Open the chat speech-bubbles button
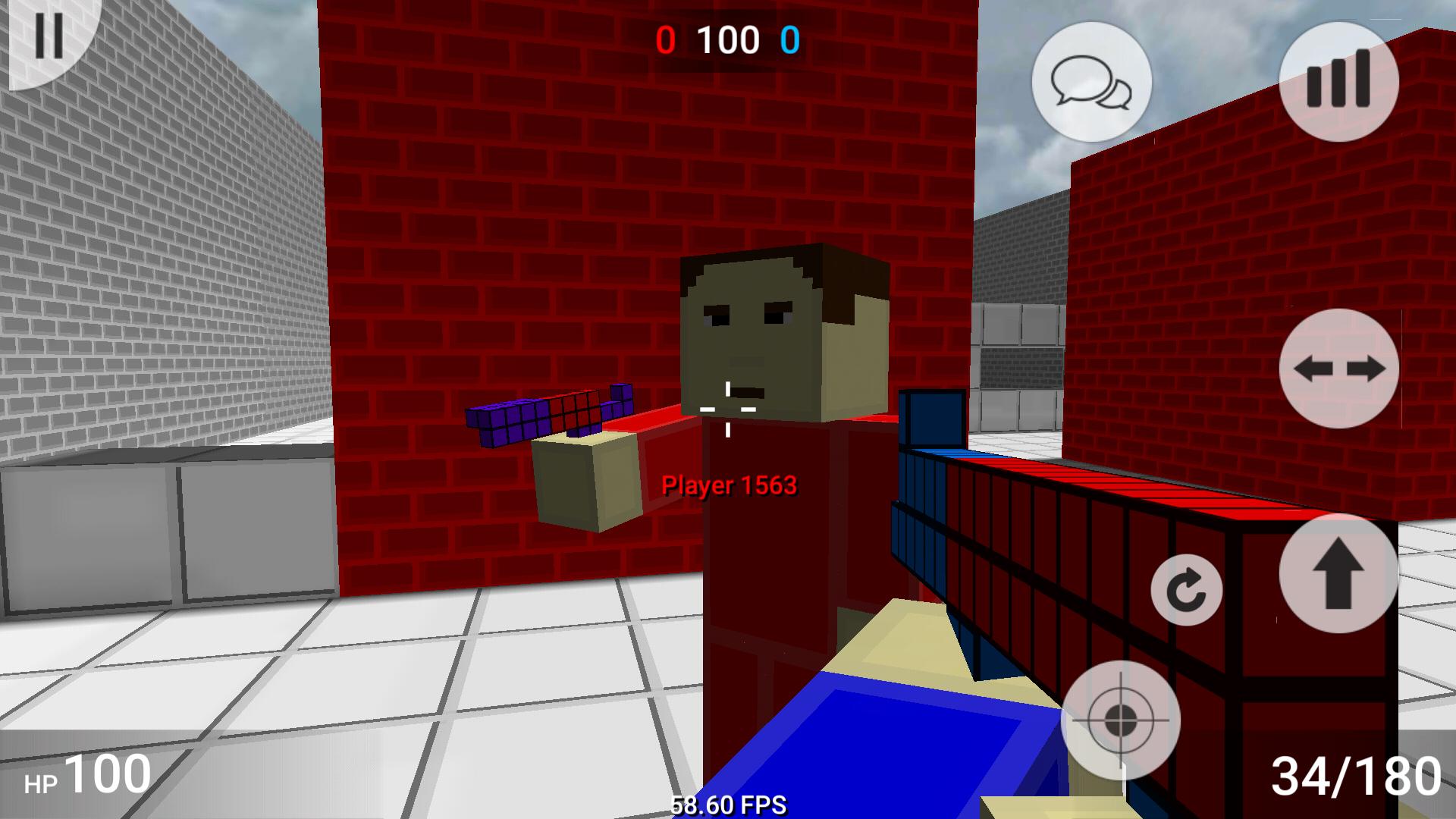This screenshot has width=1456, height=819. tap(1091, 82)
